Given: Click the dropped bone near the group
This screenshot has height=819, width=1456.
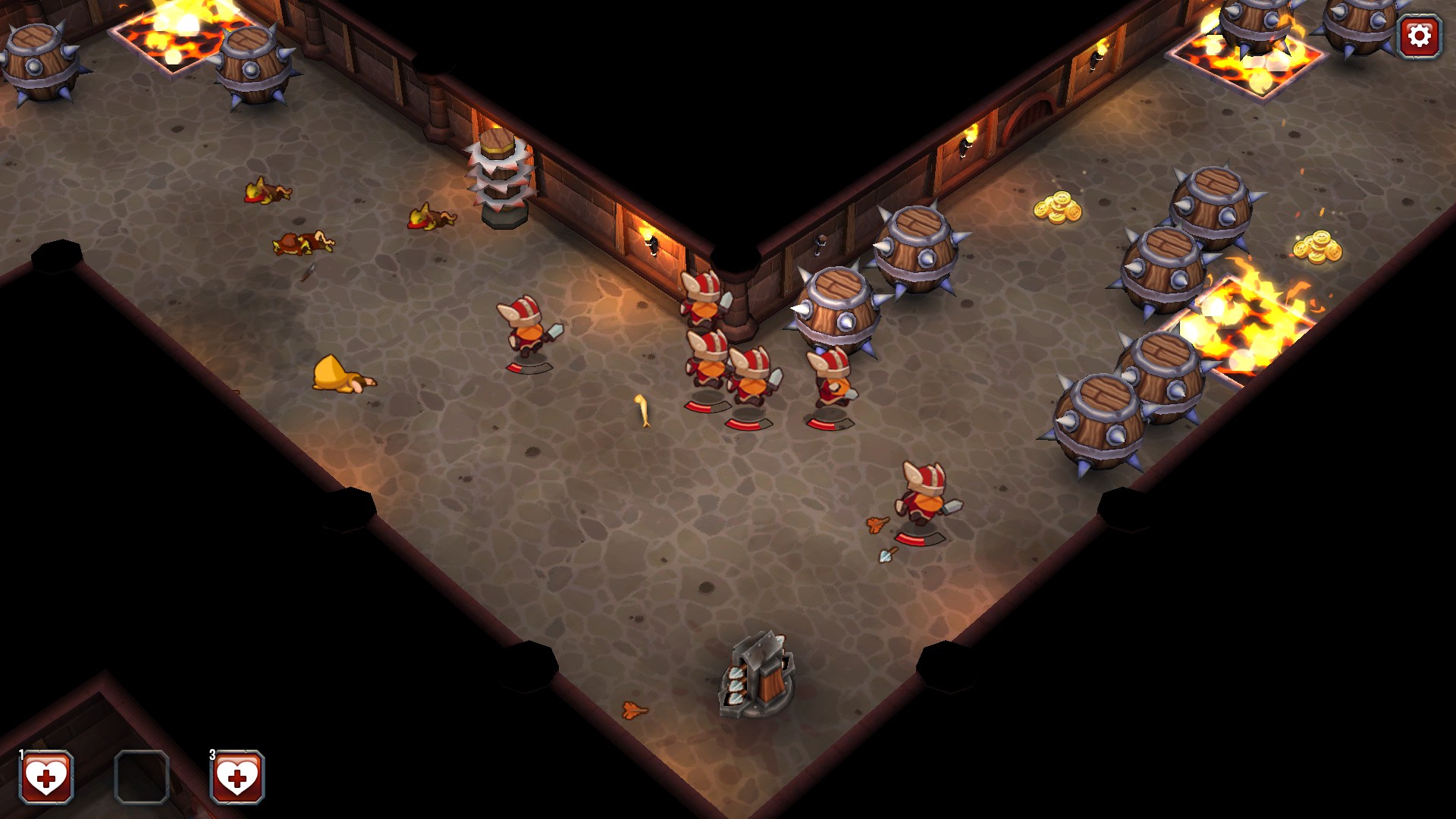Looking at the screenshot, I should coord(641,409).
